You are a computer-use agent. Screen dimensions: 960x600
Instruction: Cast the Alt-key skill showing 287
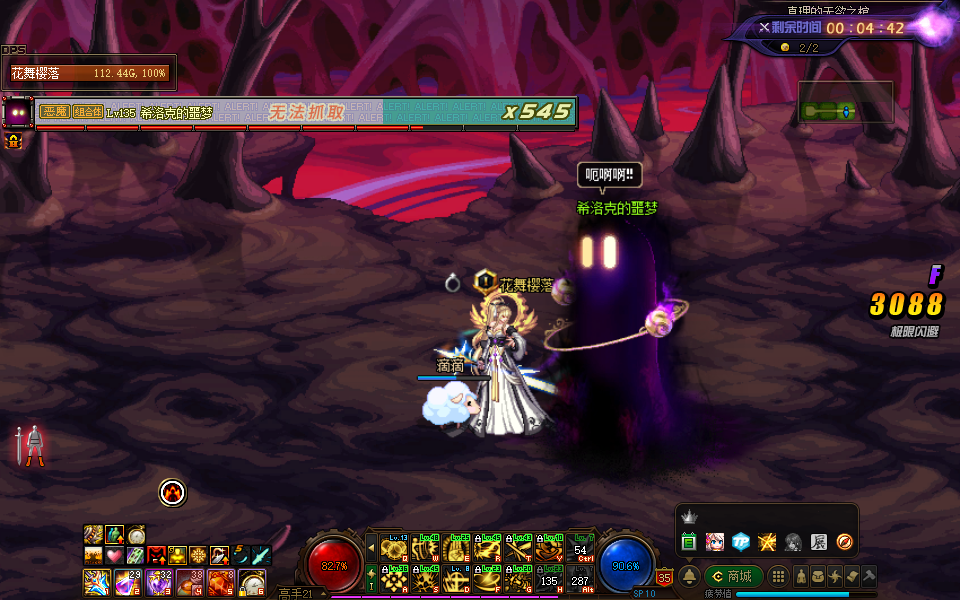tap(580, 578)
